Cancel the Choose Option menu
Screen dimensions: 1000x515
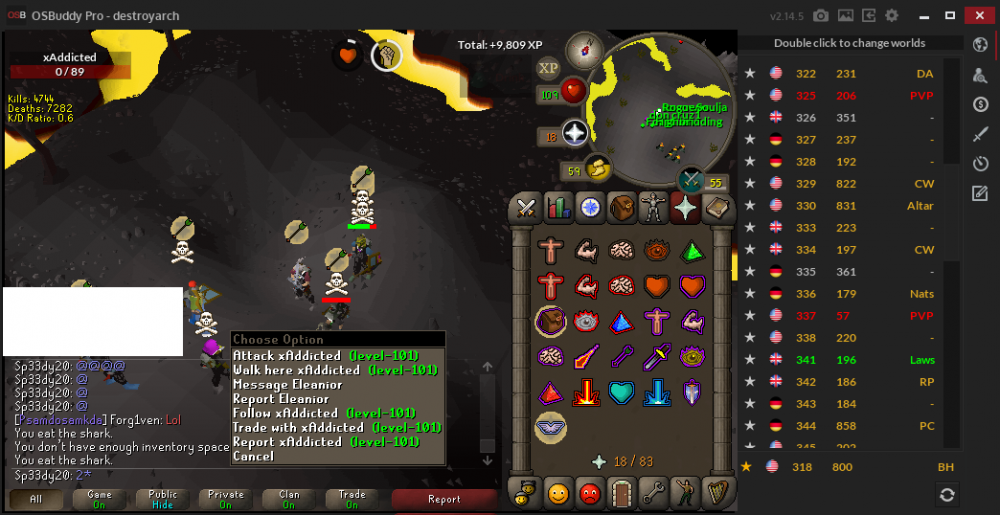tap(252, 457)
